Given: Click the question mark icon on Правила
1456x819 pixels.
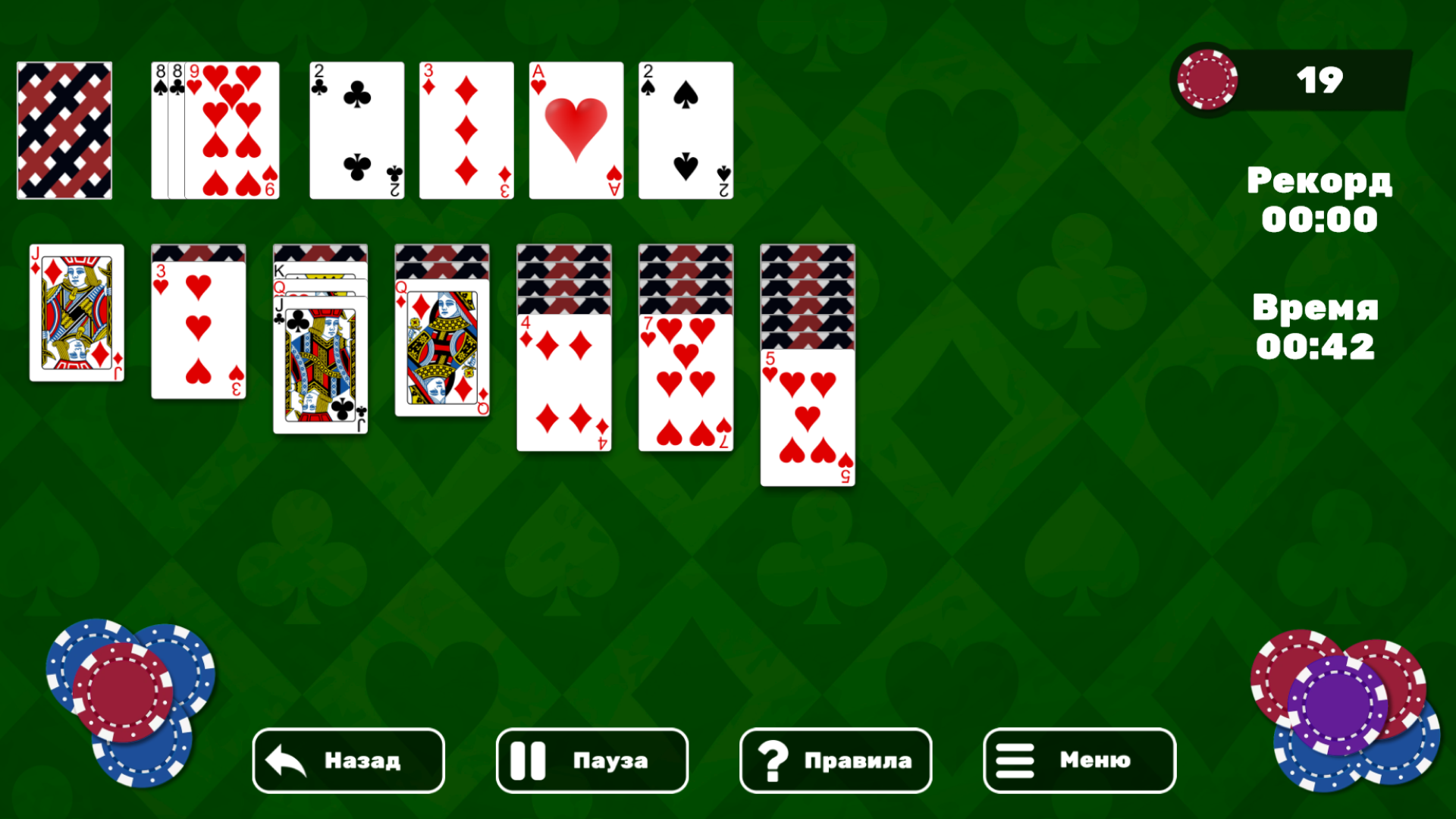Looking at the screenshot, I should tap(773, 761).
